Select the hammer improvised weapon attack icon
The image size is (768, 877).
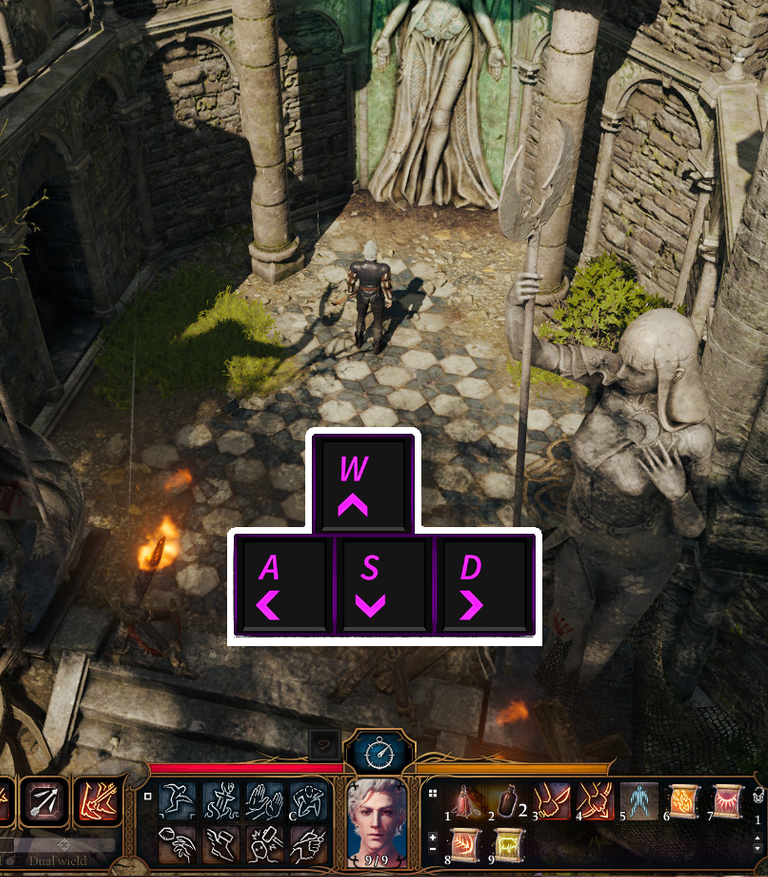264,845
